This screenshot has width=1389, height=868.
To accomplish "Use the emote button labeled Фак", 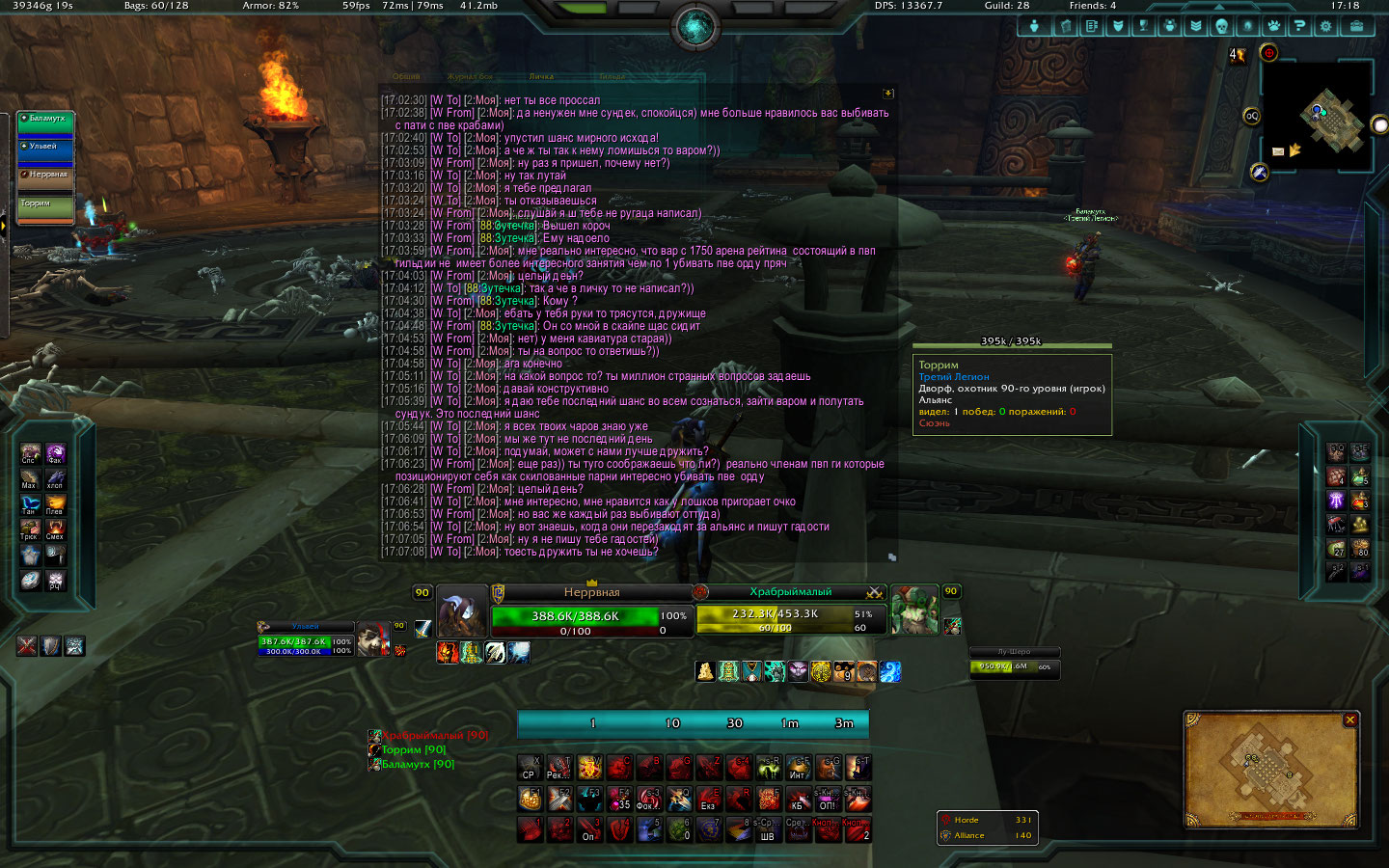I will [55, 453].
